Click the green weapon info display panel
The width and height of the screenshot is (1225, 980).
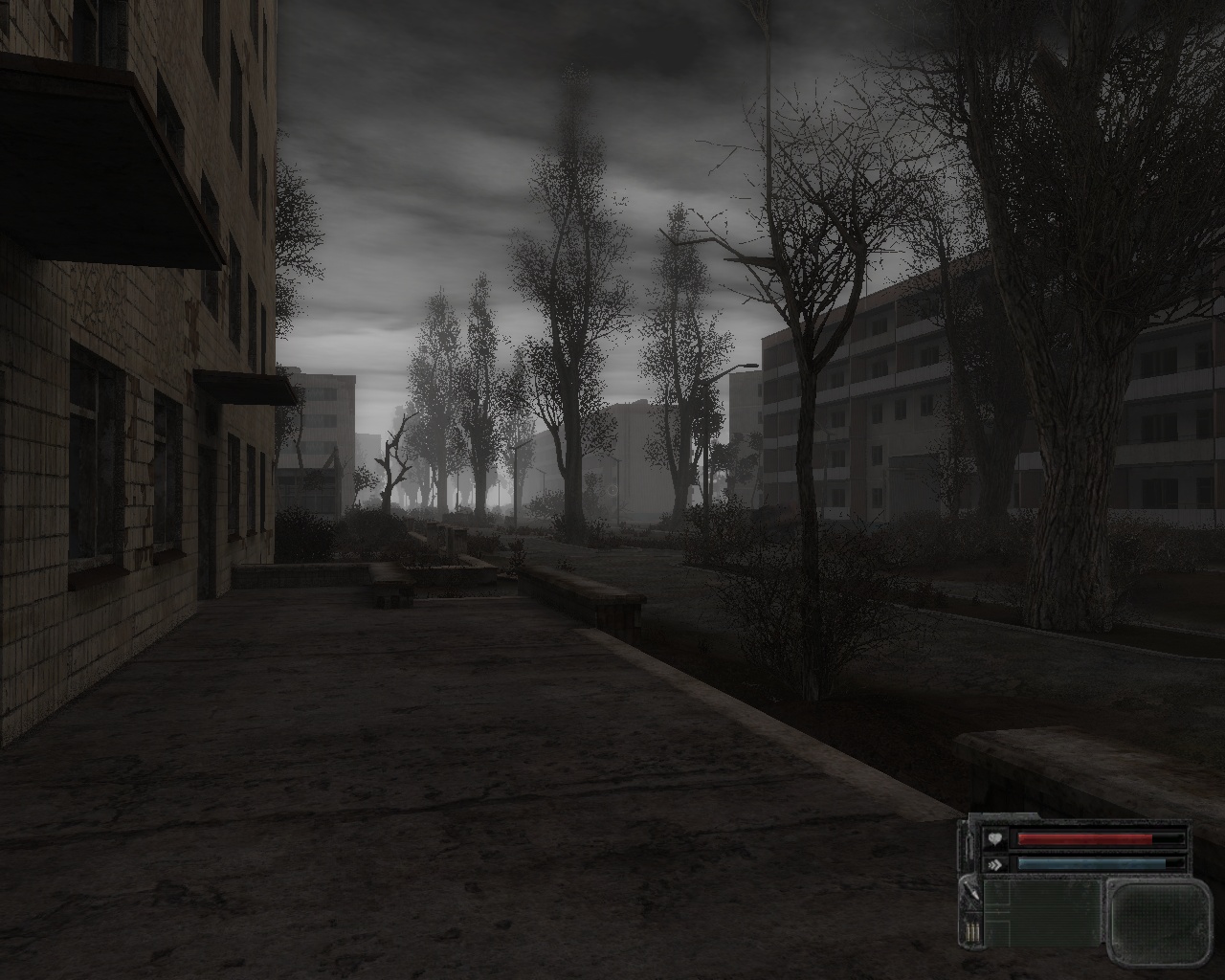pyautogui.click(x=1042, y=912)
